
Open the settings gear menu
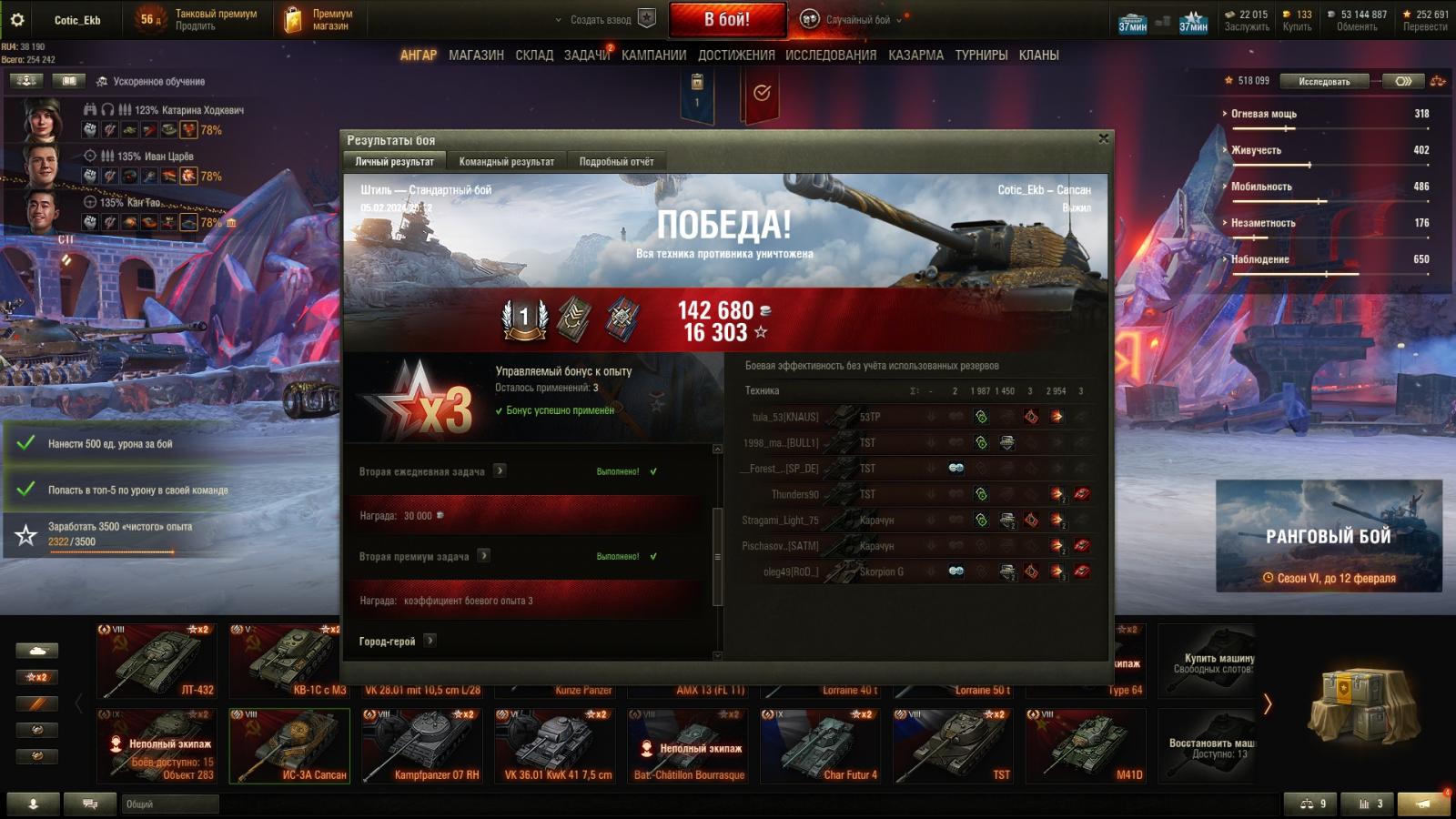pos(17,19)
